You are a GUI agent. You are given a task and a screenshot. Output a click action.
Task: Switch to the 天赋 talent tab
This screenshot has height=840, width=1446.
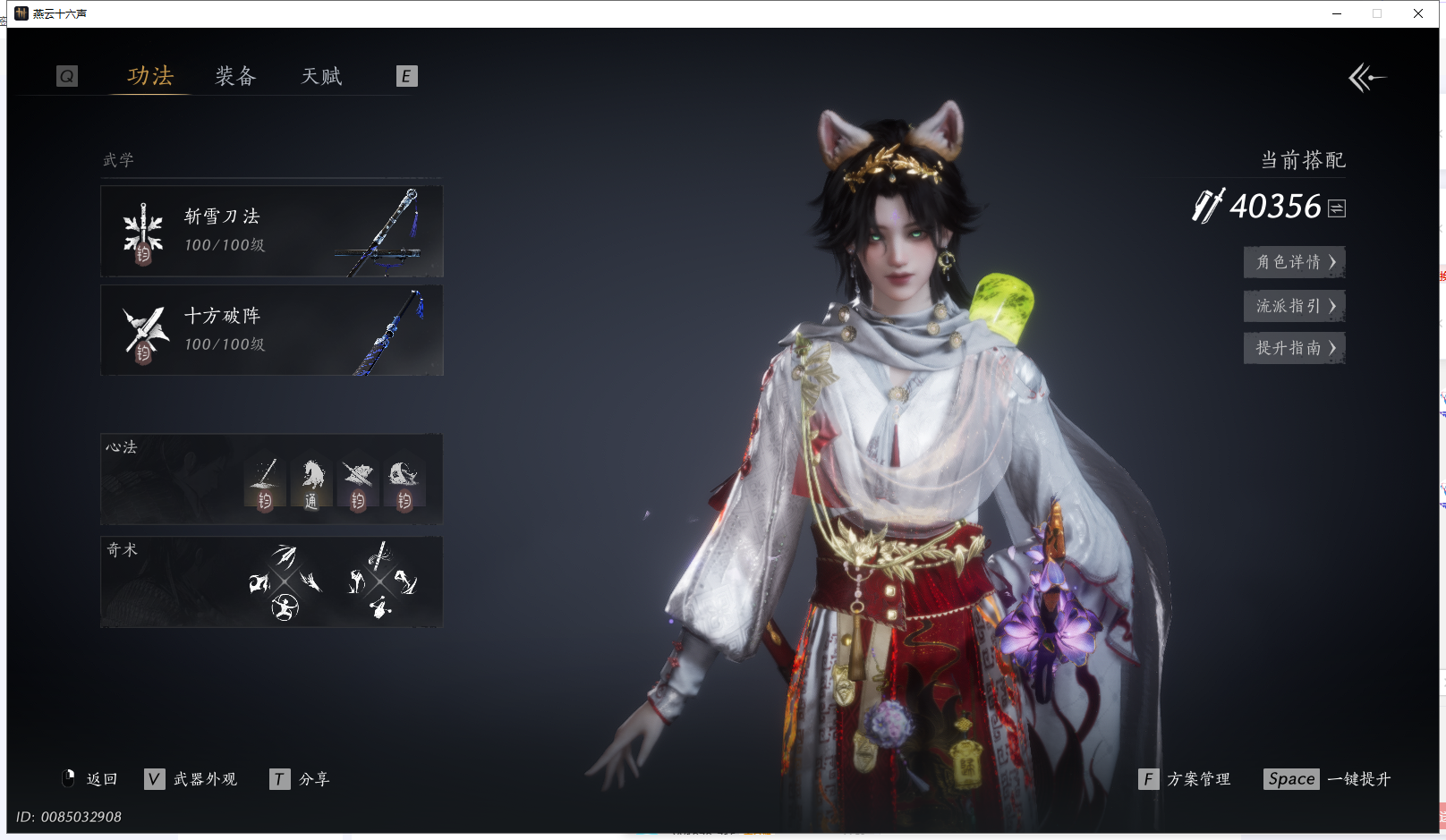point(321,76)
